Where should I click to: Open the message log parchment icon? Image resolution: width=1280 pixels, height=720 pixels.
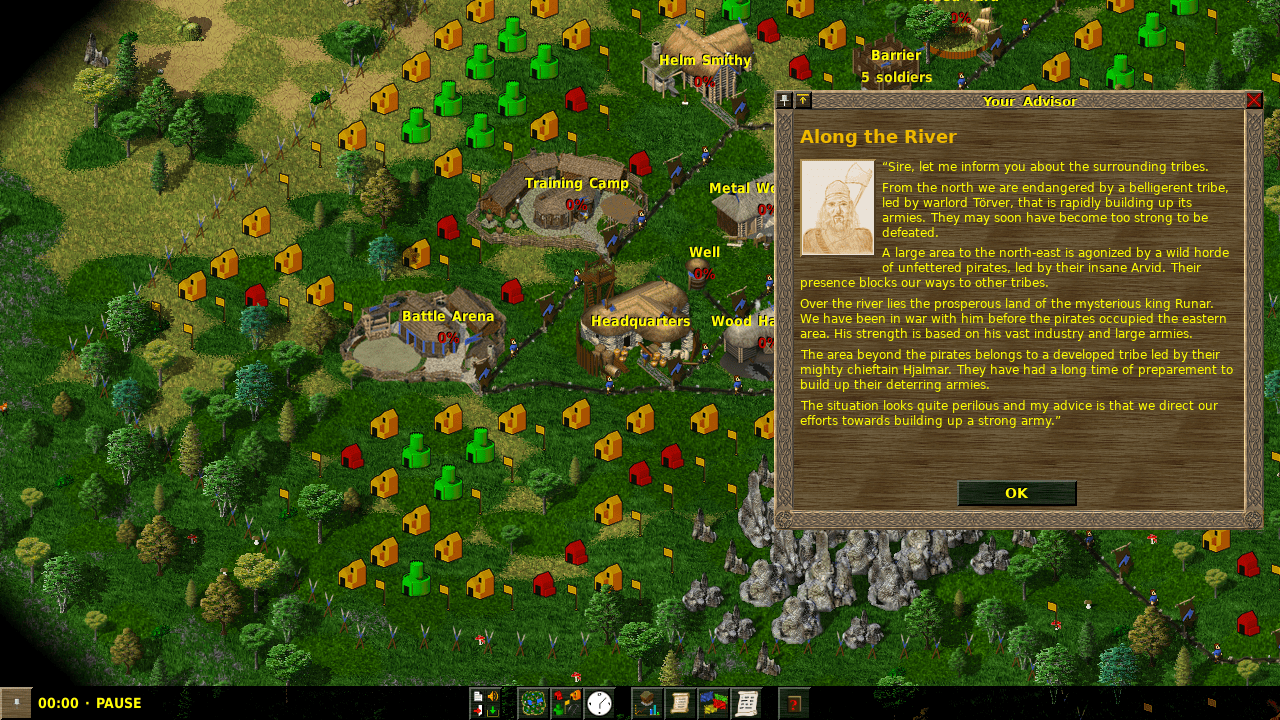coord(746,703)
